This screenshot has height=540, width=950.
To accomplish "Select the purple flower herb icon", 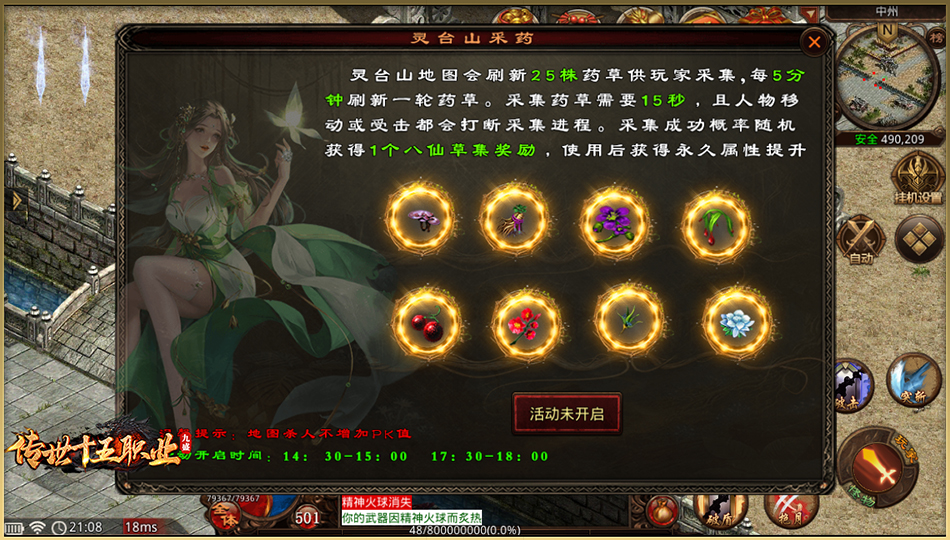I will [615, 219].
